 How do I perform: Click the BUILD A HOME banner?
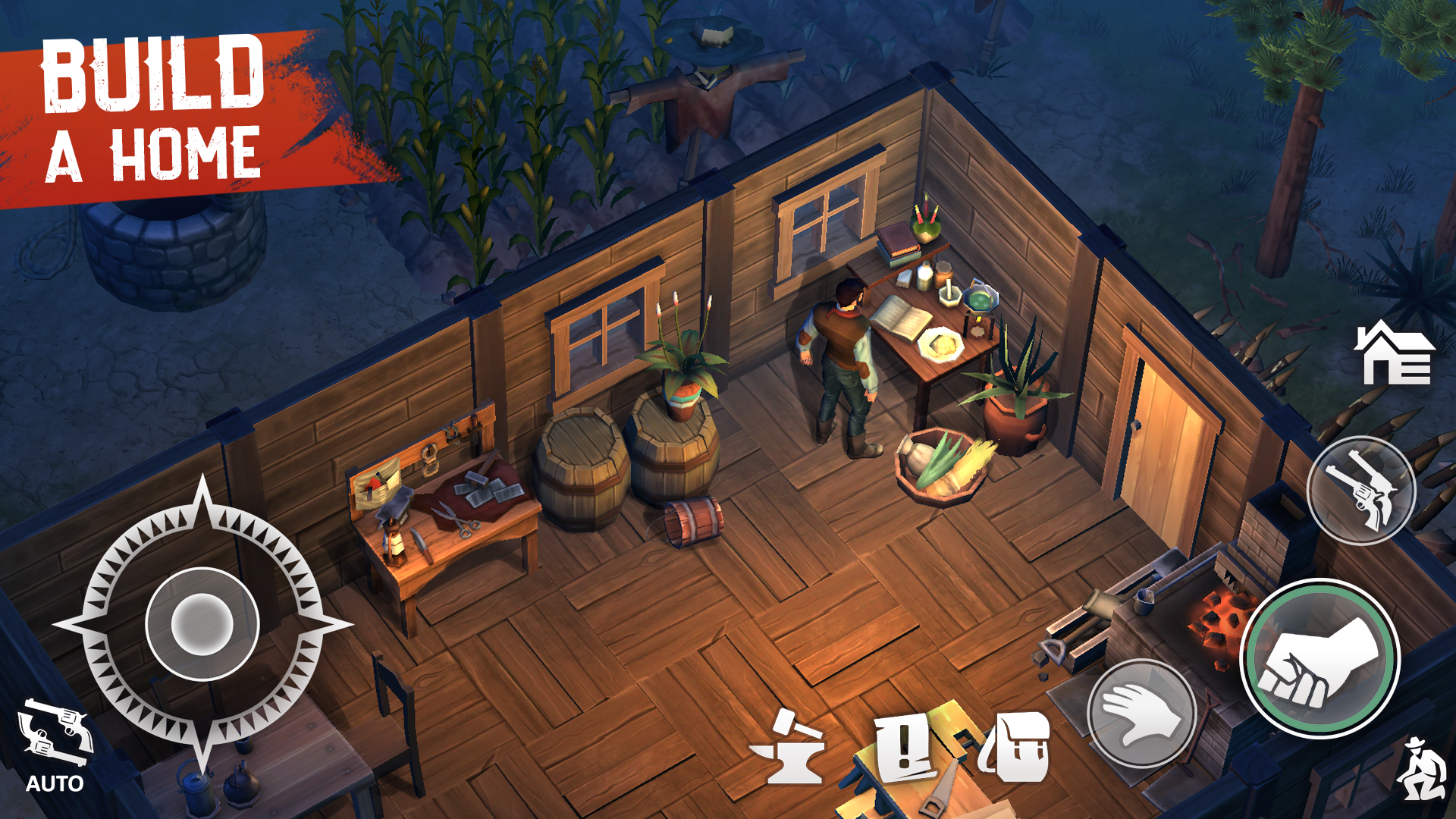coord(152,99)
